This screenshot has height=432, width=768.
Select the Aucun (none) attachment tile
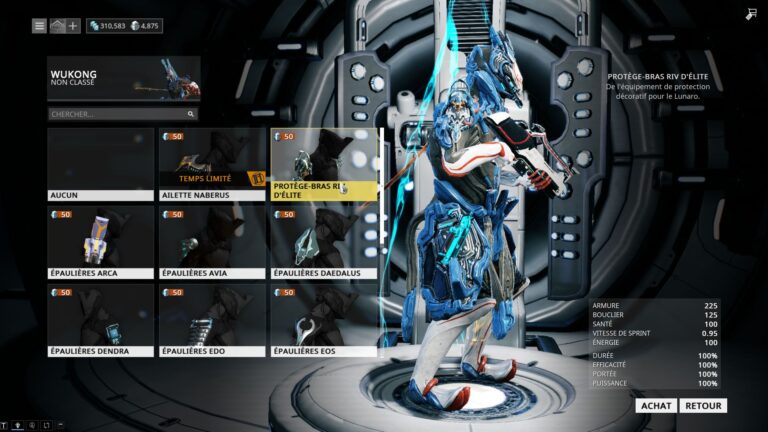click(101, 163)
